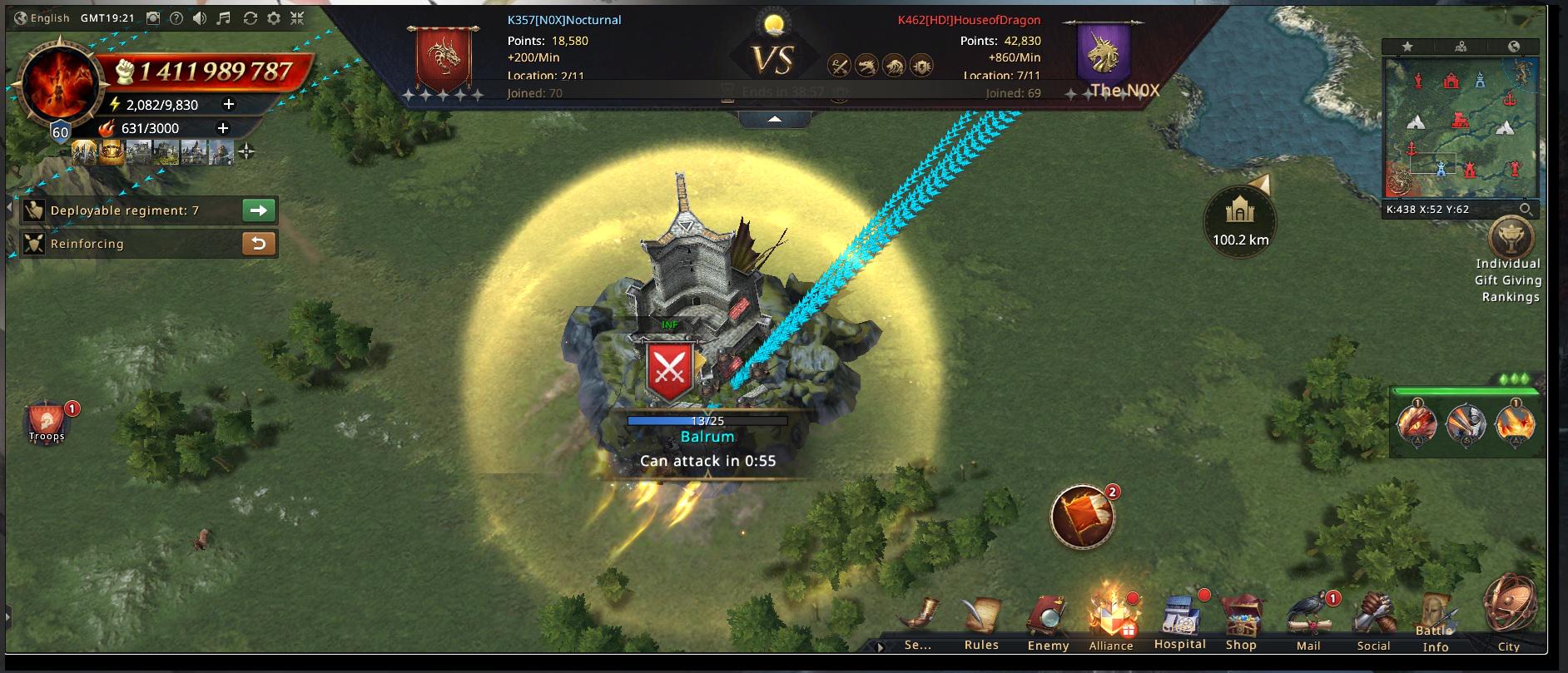Collapse the VS score panel
The width and height of the screenshot is (1568, 673).
tap(774, 120)
